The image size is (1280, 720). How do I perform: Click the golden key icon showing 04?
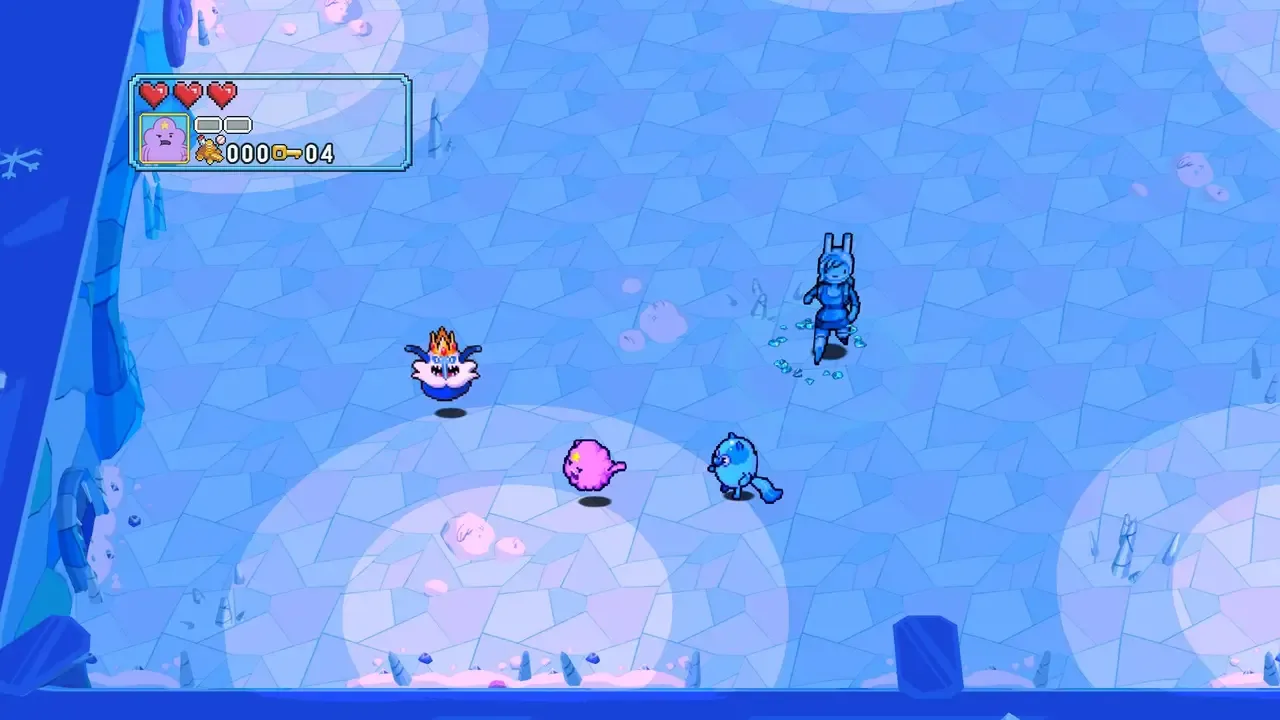[x=288, y=152]
